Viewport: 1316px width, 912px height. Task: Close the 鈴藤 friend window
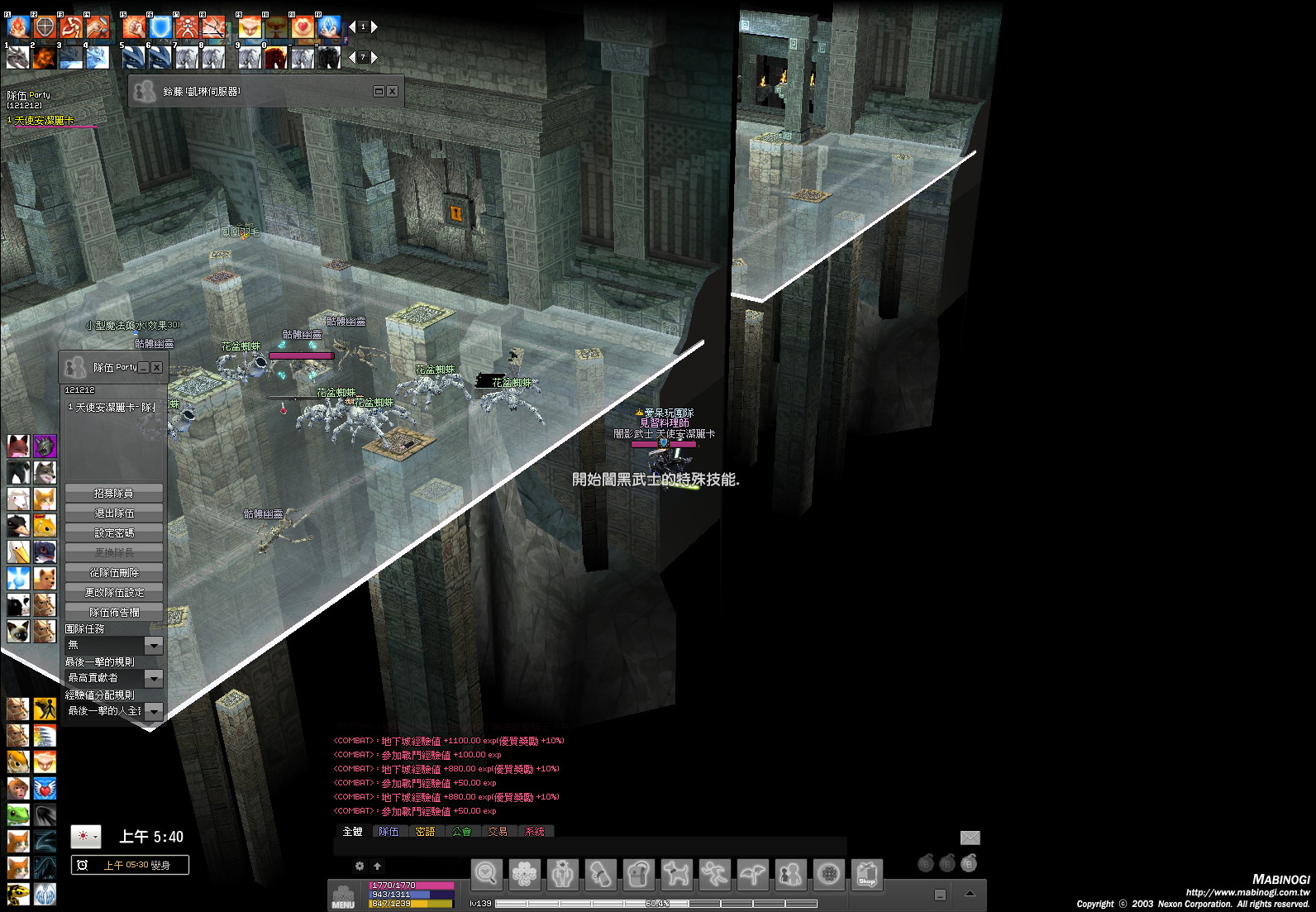(x=393, y=91)
